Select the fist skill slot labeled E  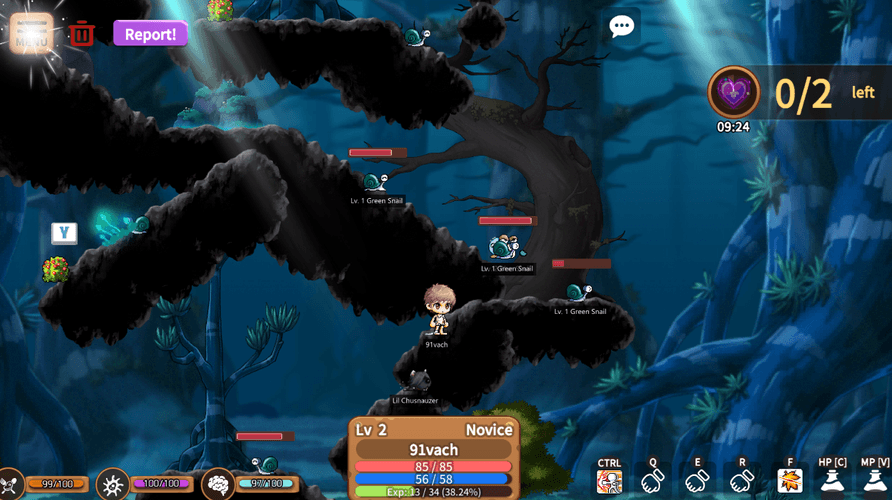coord(698,481)
